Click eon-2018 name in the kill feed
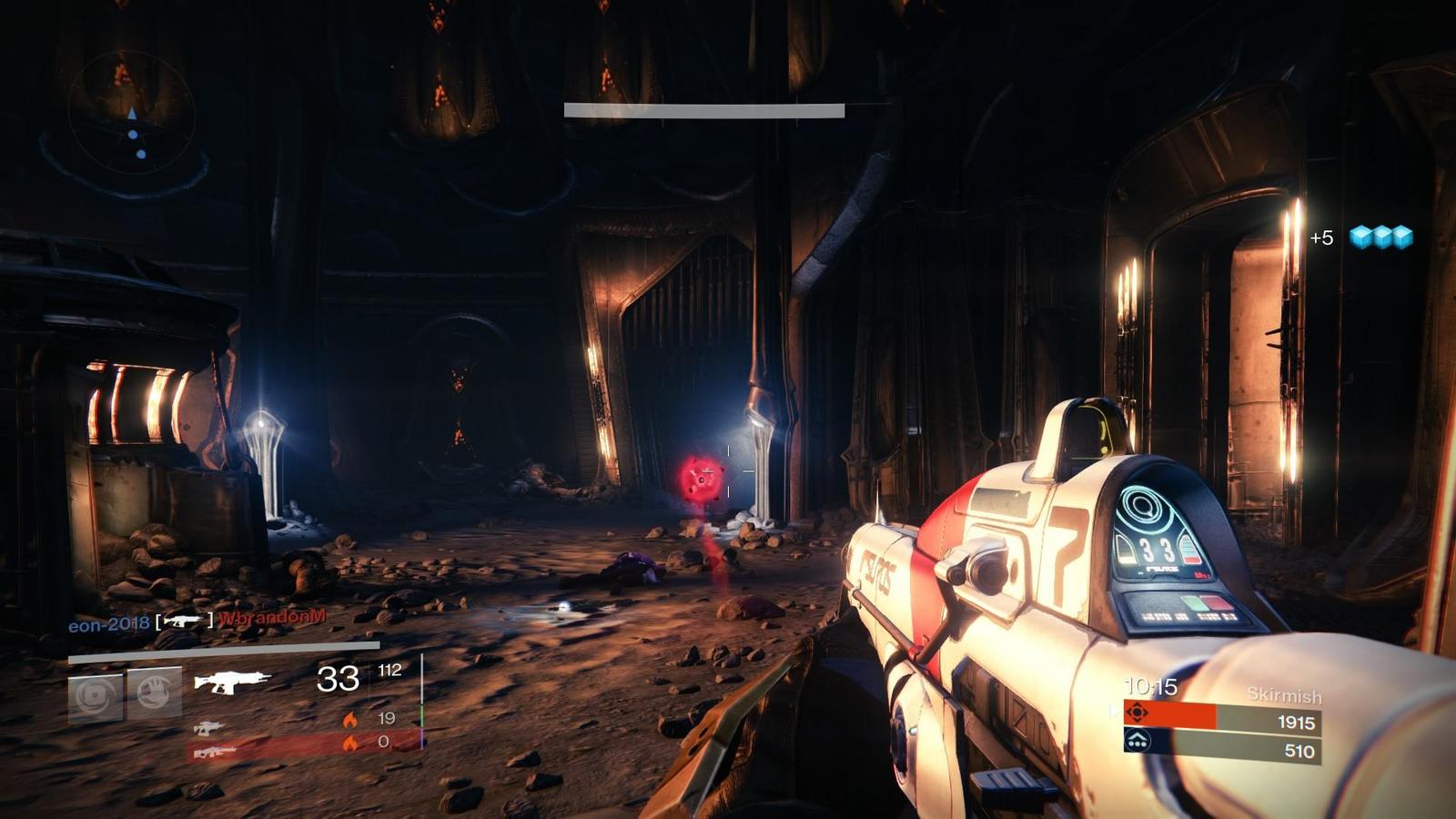The height and width of the screenshot is (819, 1456). pyautogui.click(x=108, y=625)
